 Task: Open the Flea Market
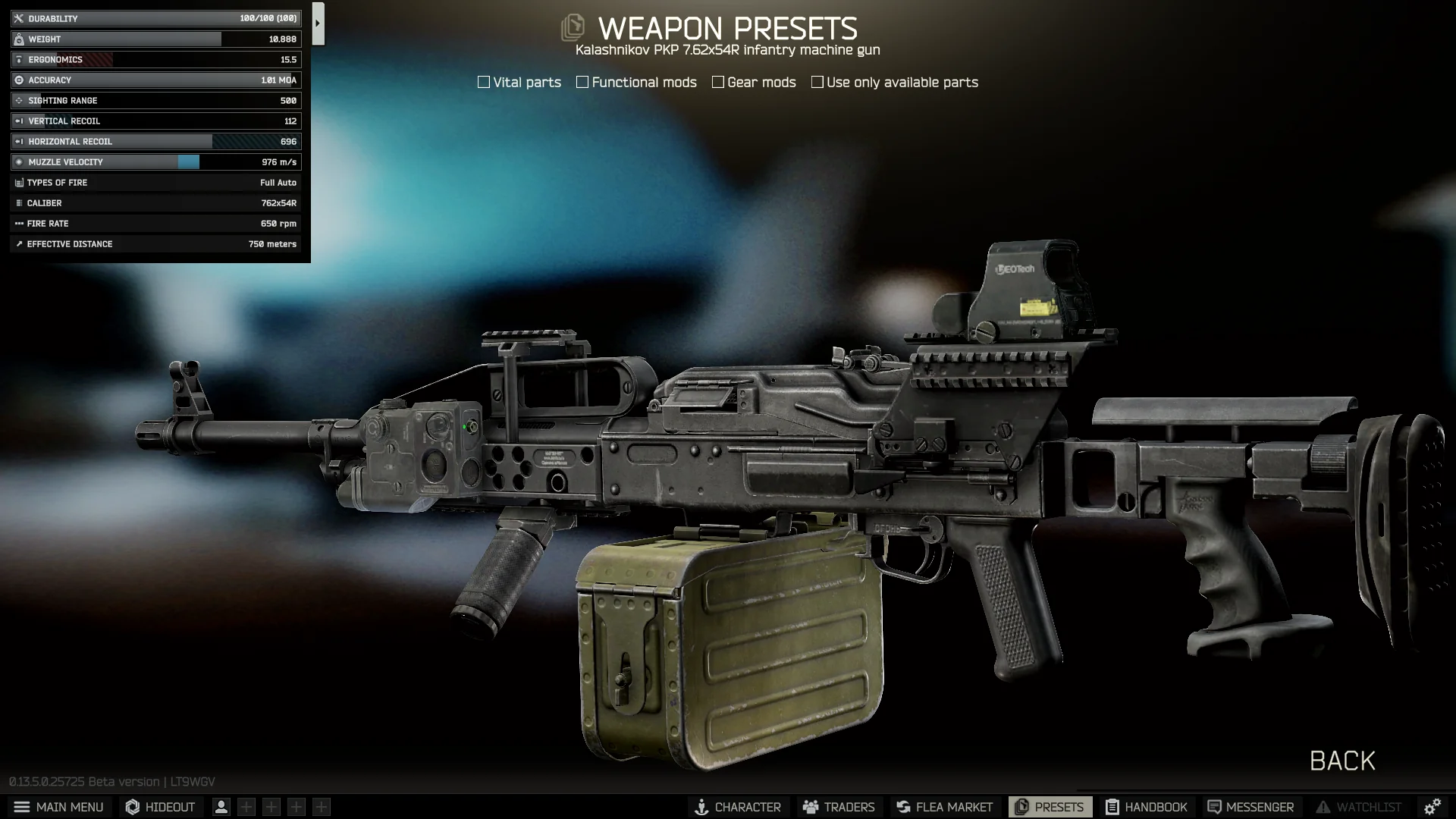coord(944,807)
